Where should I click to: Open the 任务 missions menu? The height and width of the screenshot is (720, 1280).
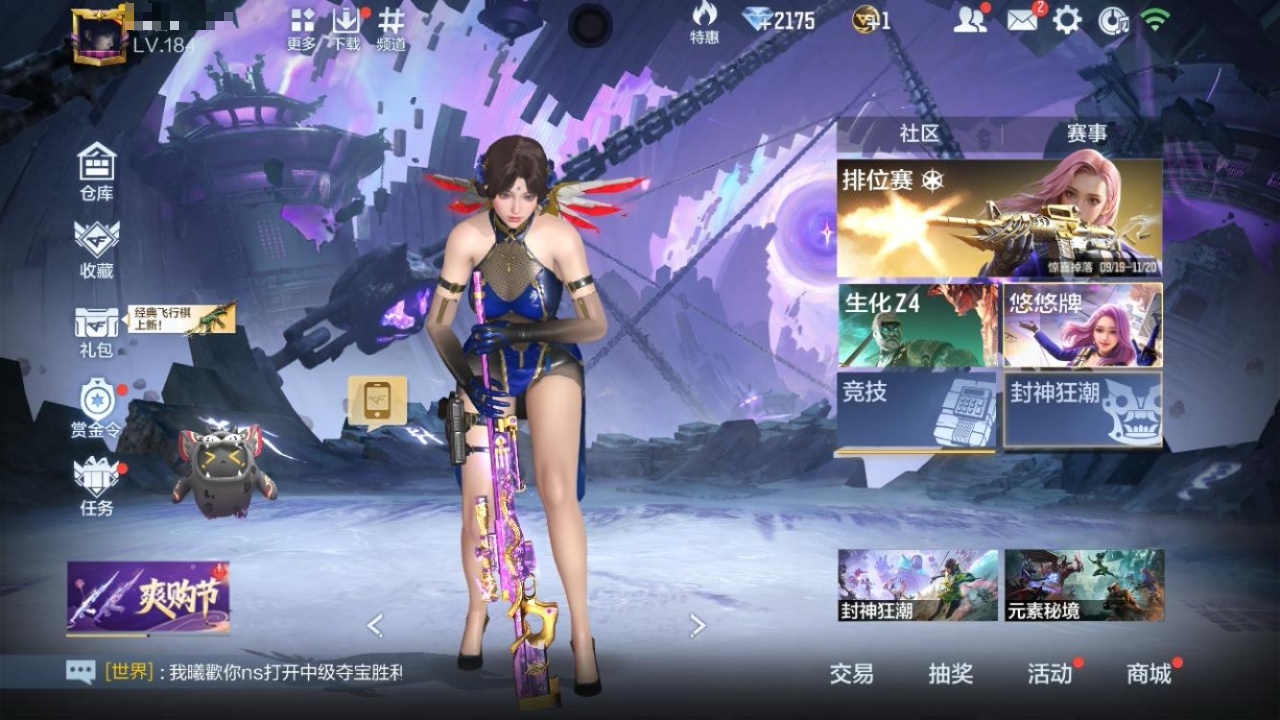[97, 486]
